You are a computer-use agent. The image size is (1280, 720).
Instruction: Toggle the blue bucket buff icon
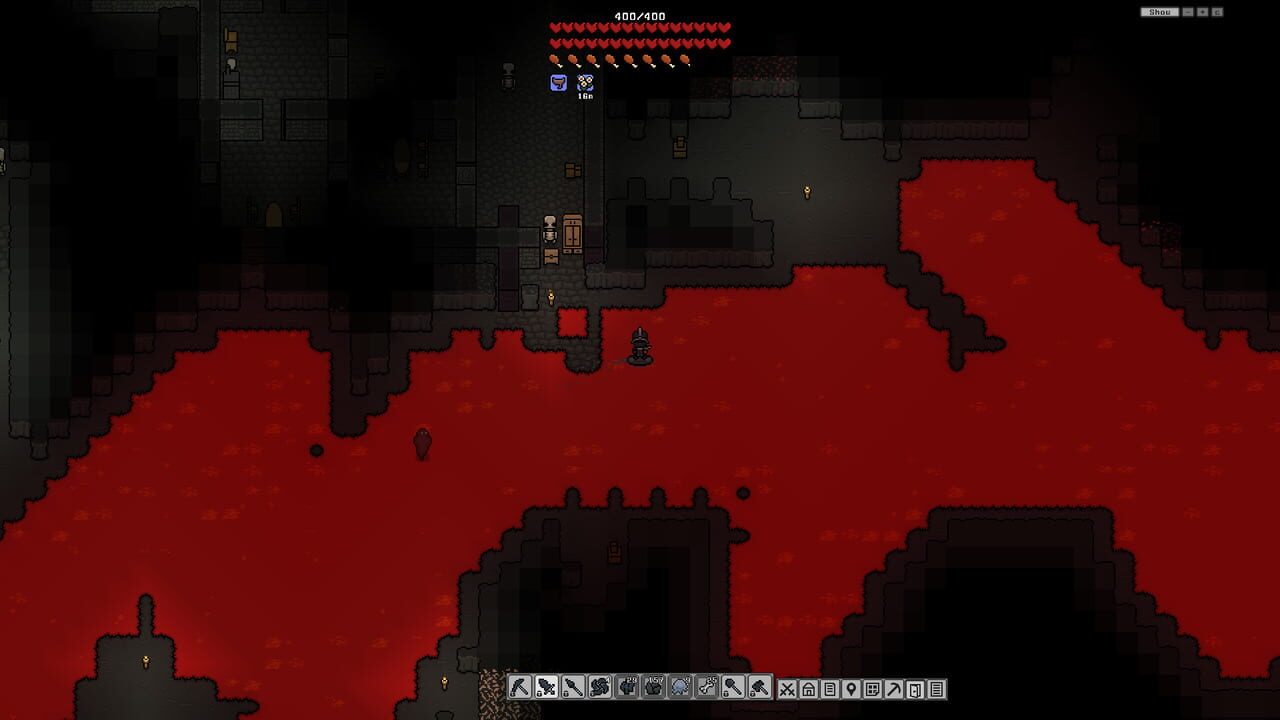pos(557,83)
